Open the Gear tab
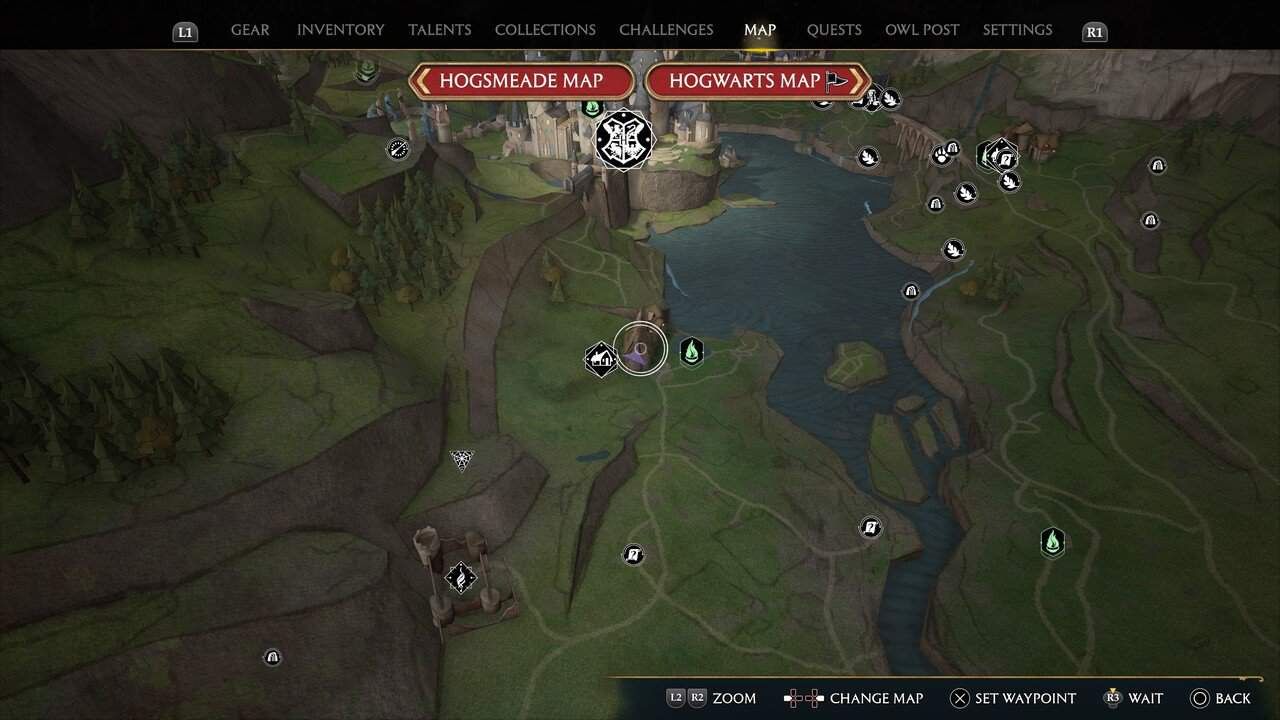Screen dimensions: 1280x720 pos(250,30)
